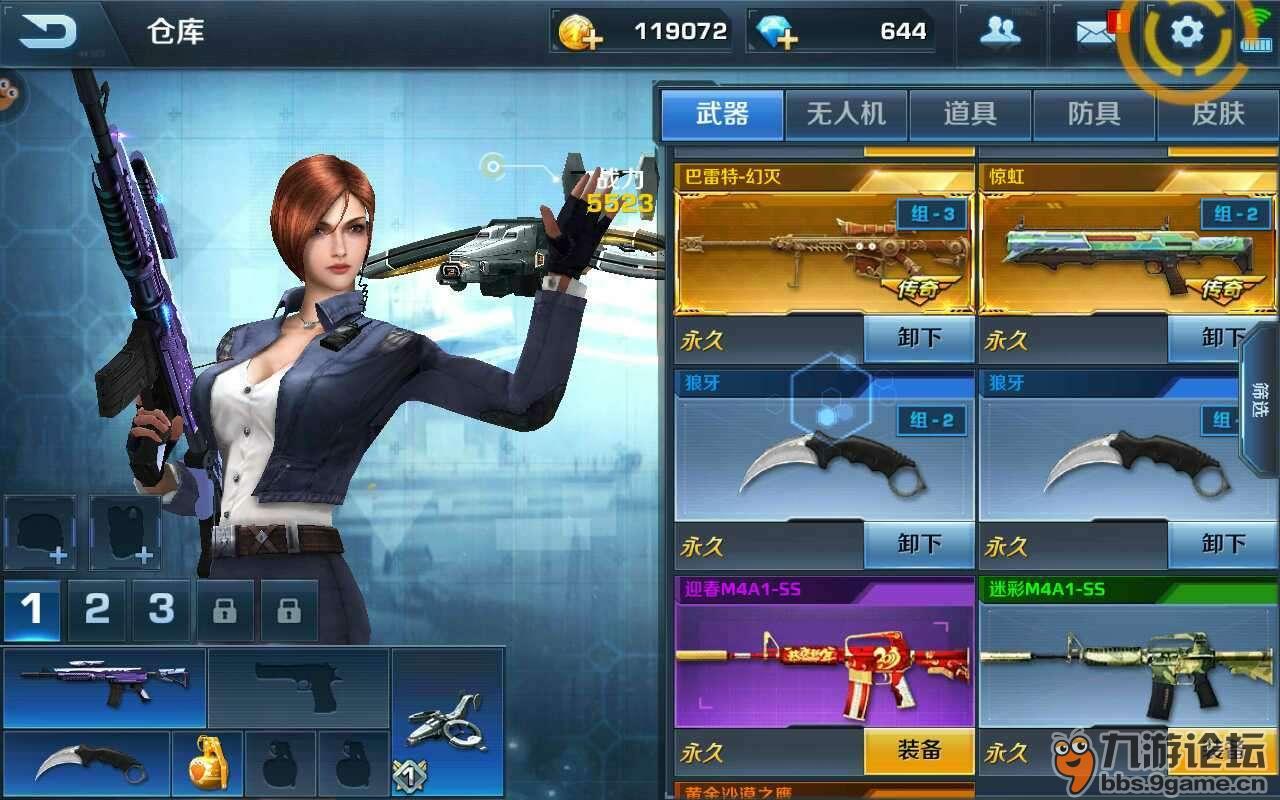Screen dimensions: 1280x800
Task: Choose loadout number 2
Action: [x=97, y=609]
